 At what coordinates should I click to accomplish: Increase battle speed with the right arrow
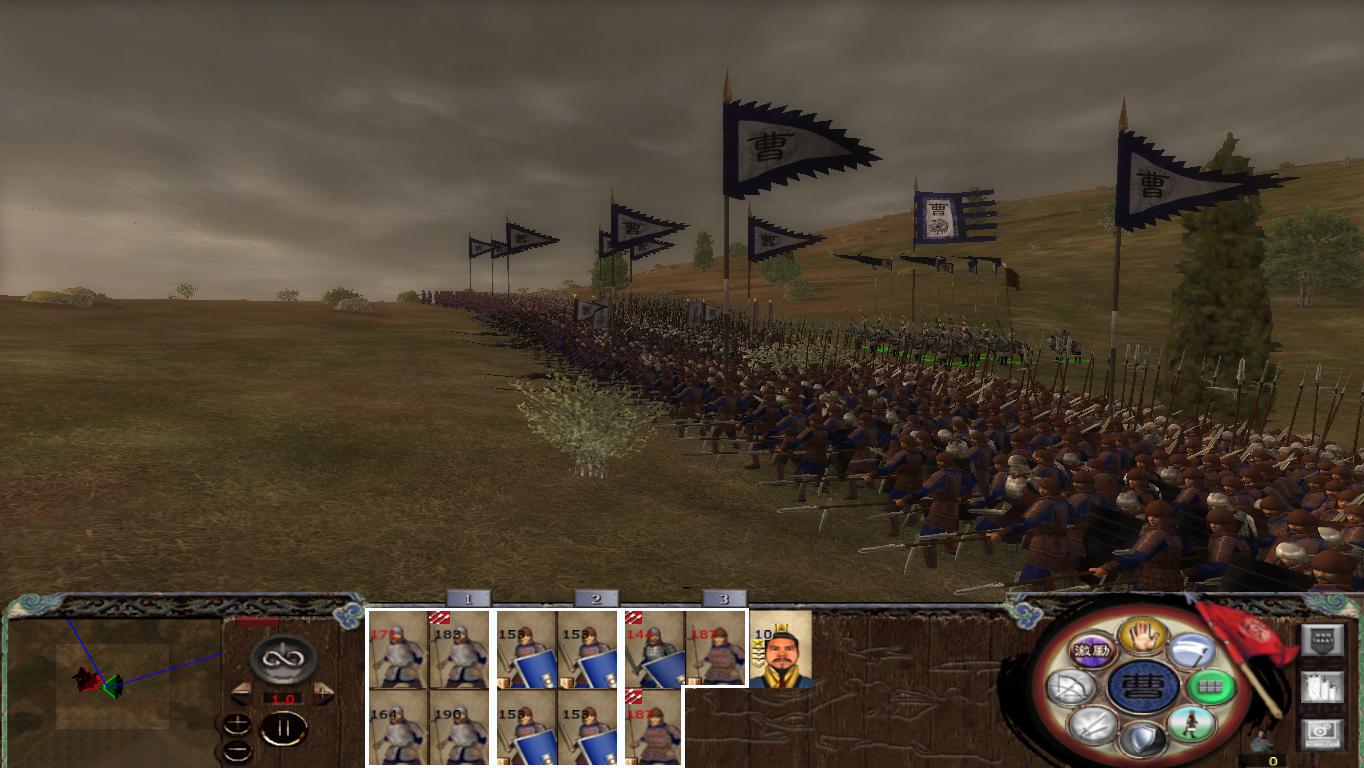coord(321,692)
